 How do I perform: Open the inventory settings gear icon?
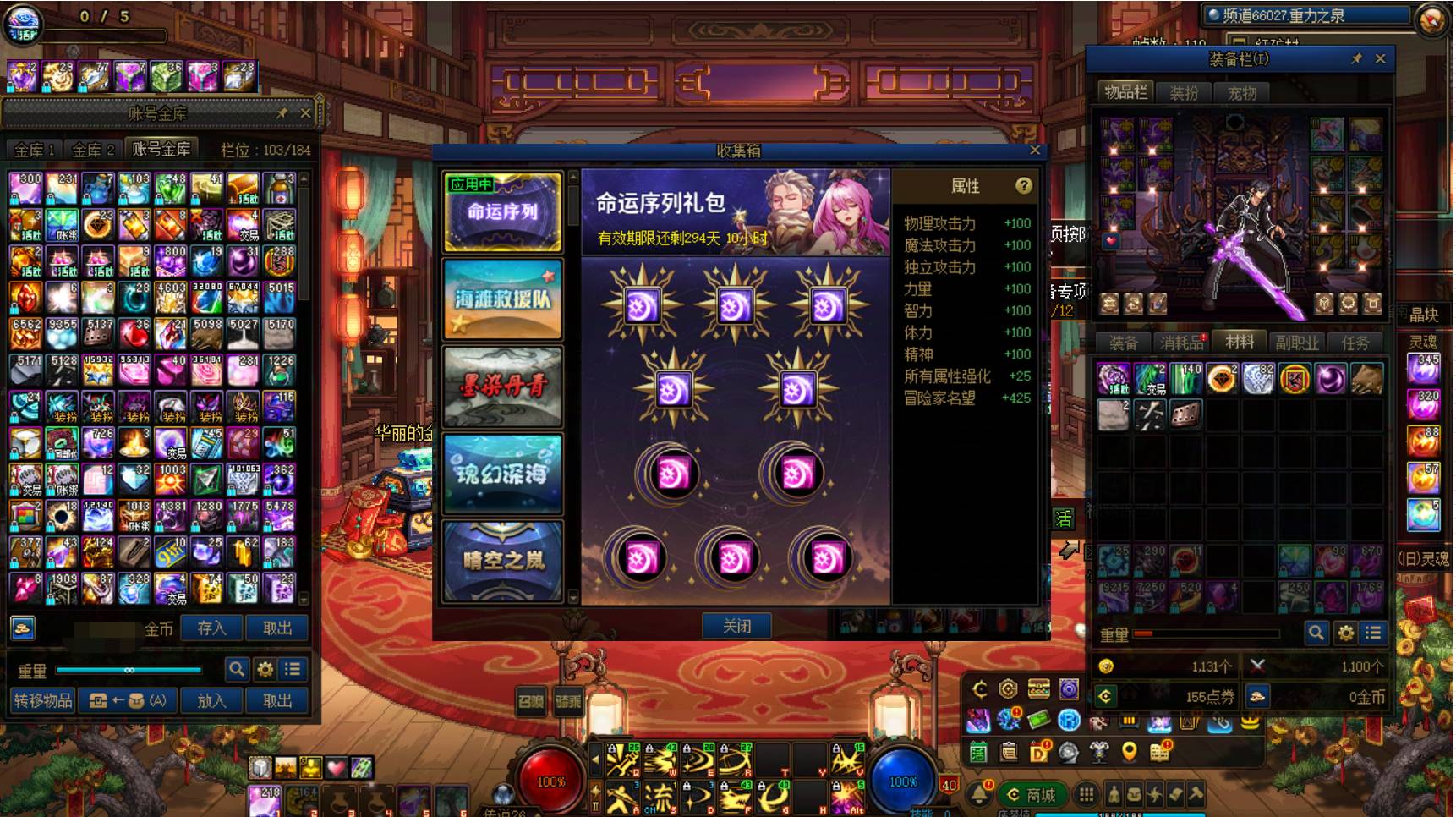pyautogui.click(x=1346, y=632)
